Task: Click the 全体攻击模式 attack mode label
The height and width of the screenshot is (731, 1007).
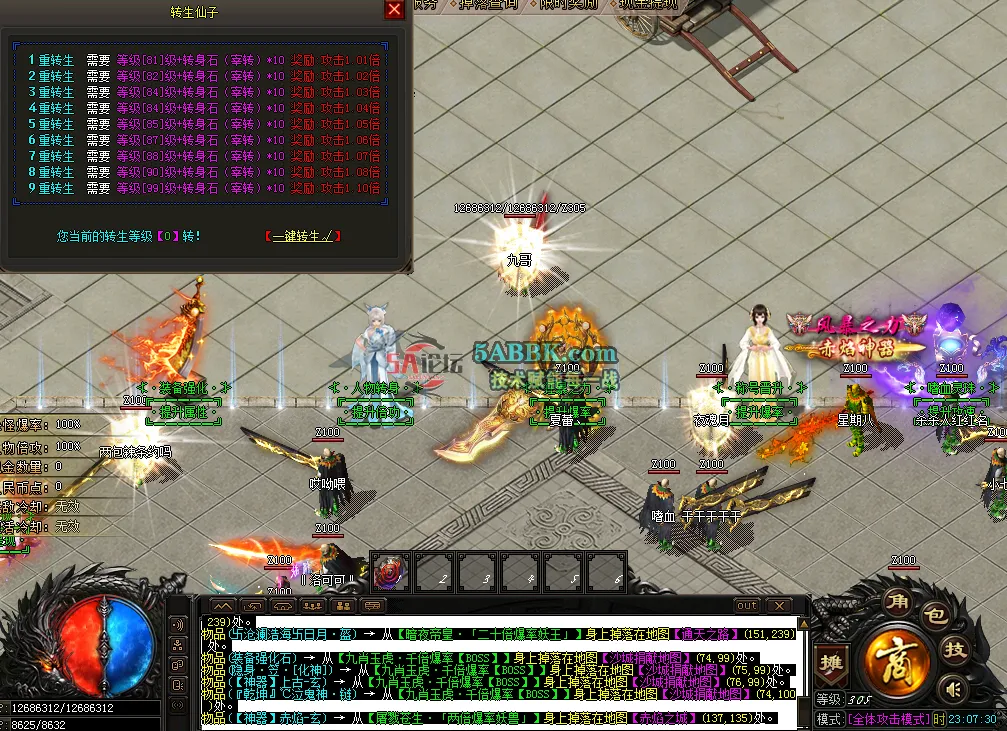Action: point(888,719)
